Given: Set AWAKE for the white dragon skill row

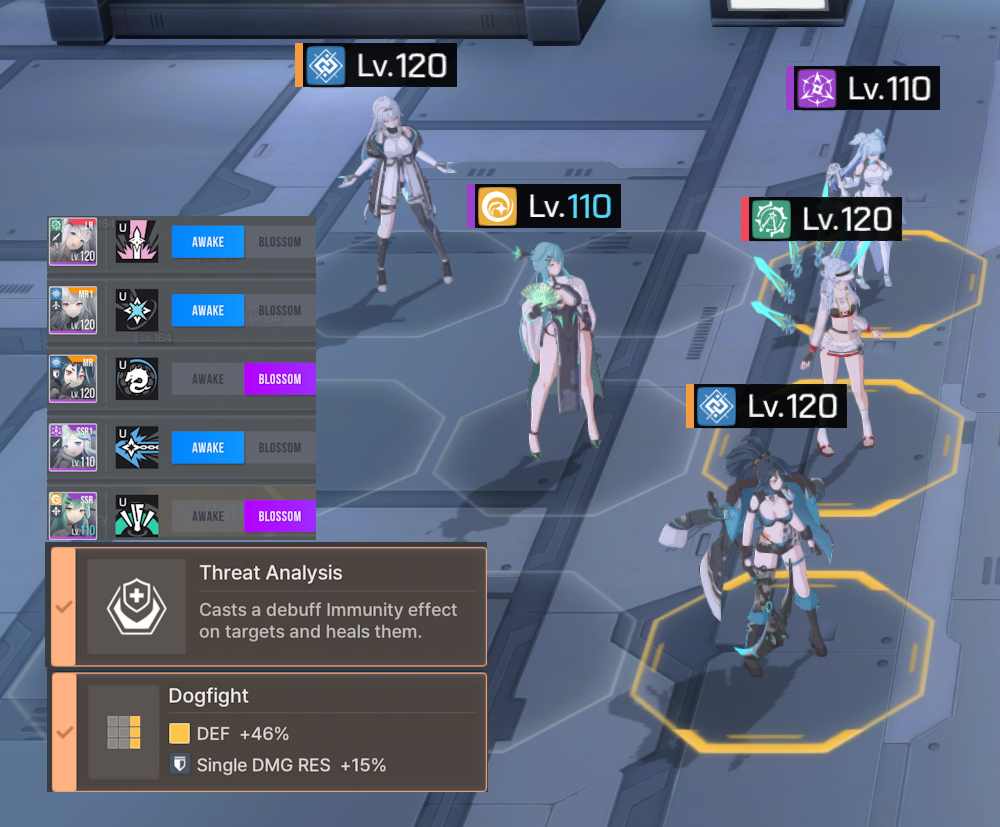Looking at the screenshot, I should click(208, 379).
